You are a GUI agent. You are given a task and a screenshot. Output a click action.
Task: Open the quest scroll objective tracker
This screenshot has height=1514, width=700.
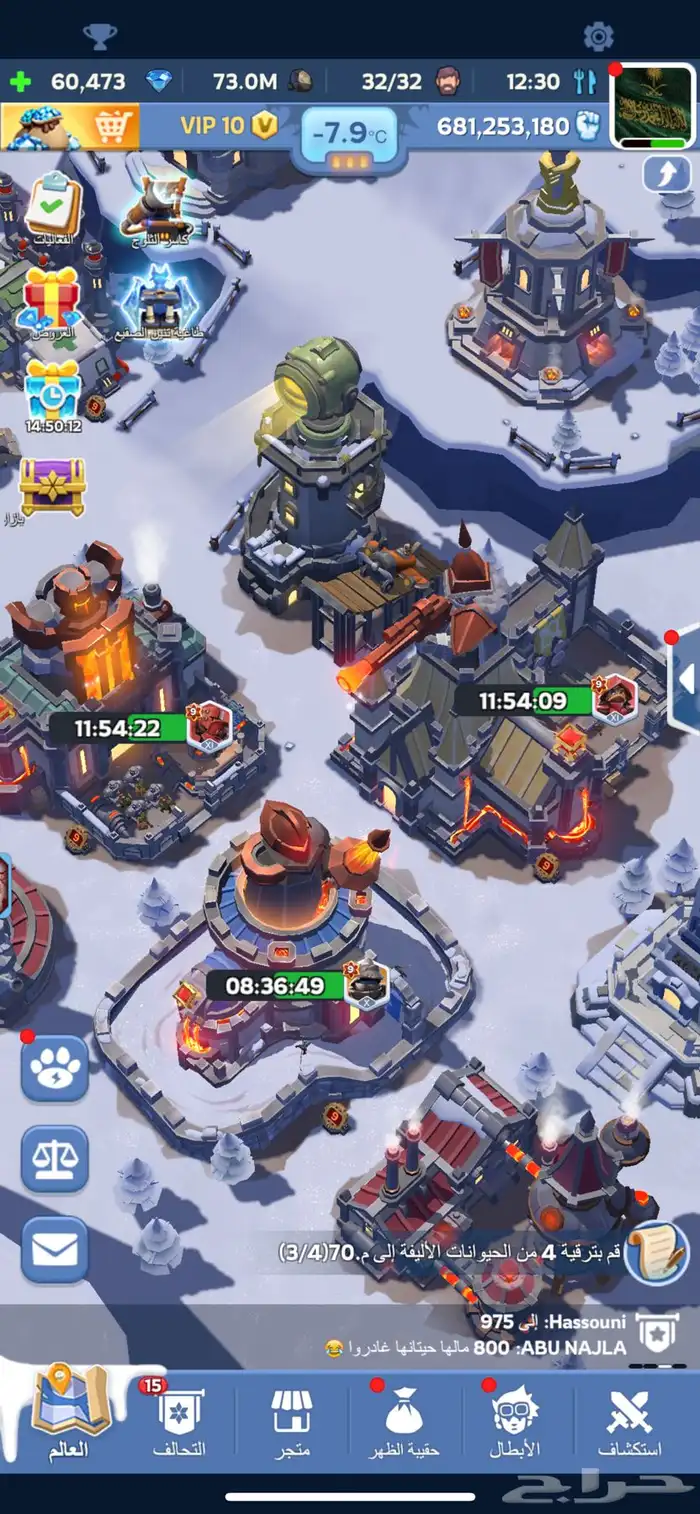coord(656,1251)
